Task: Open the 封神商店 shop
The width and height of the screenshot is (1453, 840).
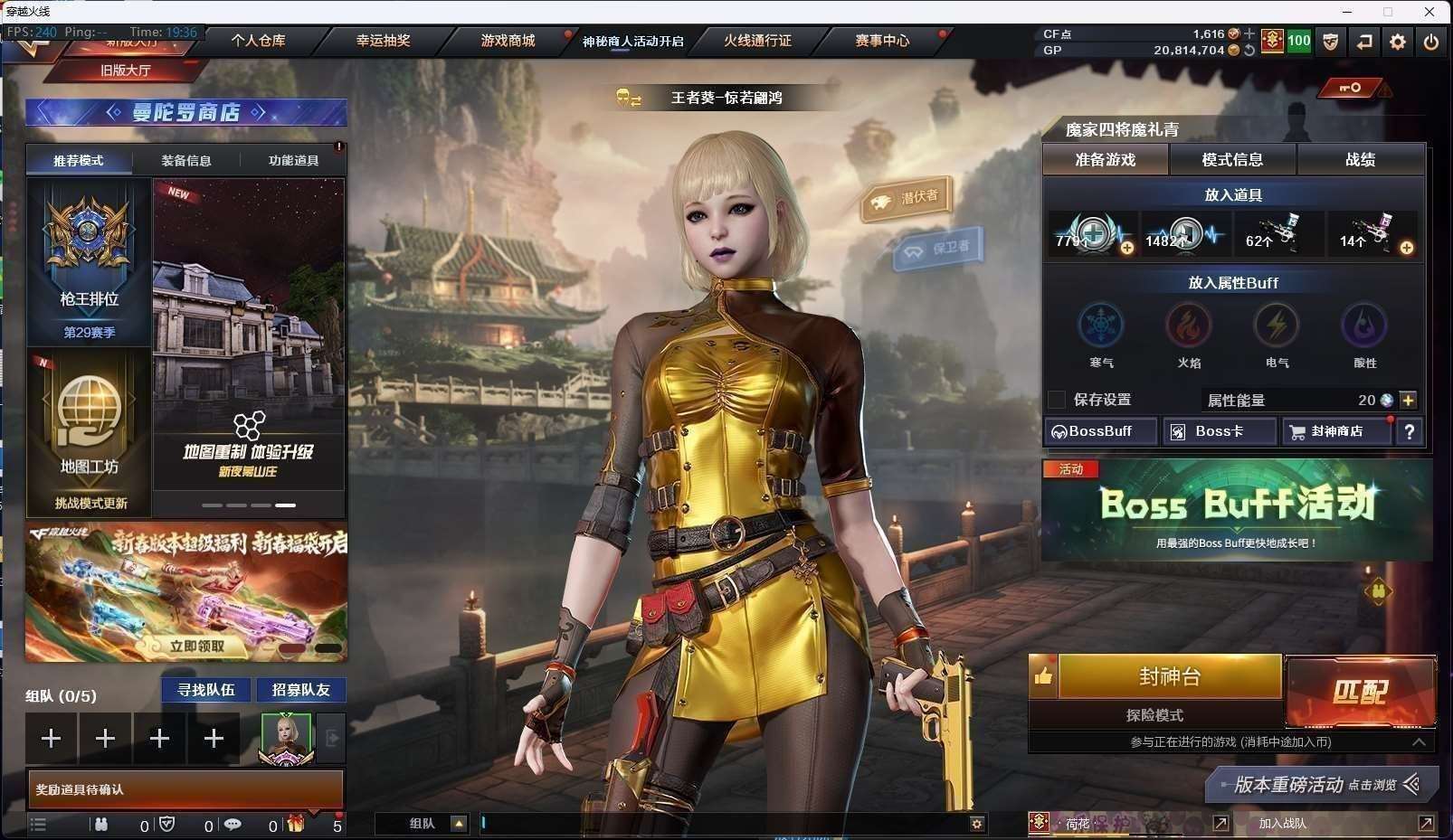Action: click(1336, 431)
